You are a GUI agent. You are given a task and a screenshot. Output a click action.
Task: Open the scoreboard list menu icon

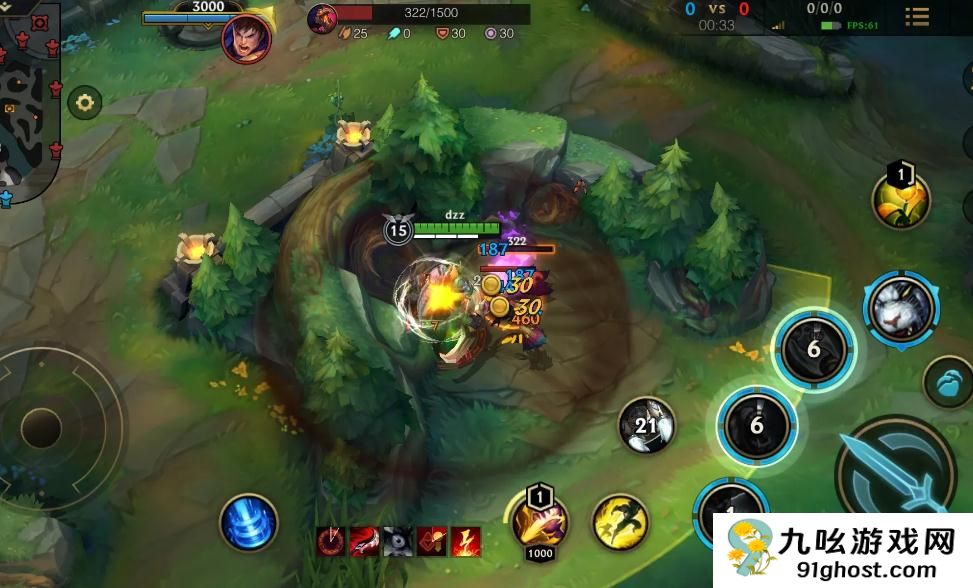pyautogui.click(x=916, y=17)
